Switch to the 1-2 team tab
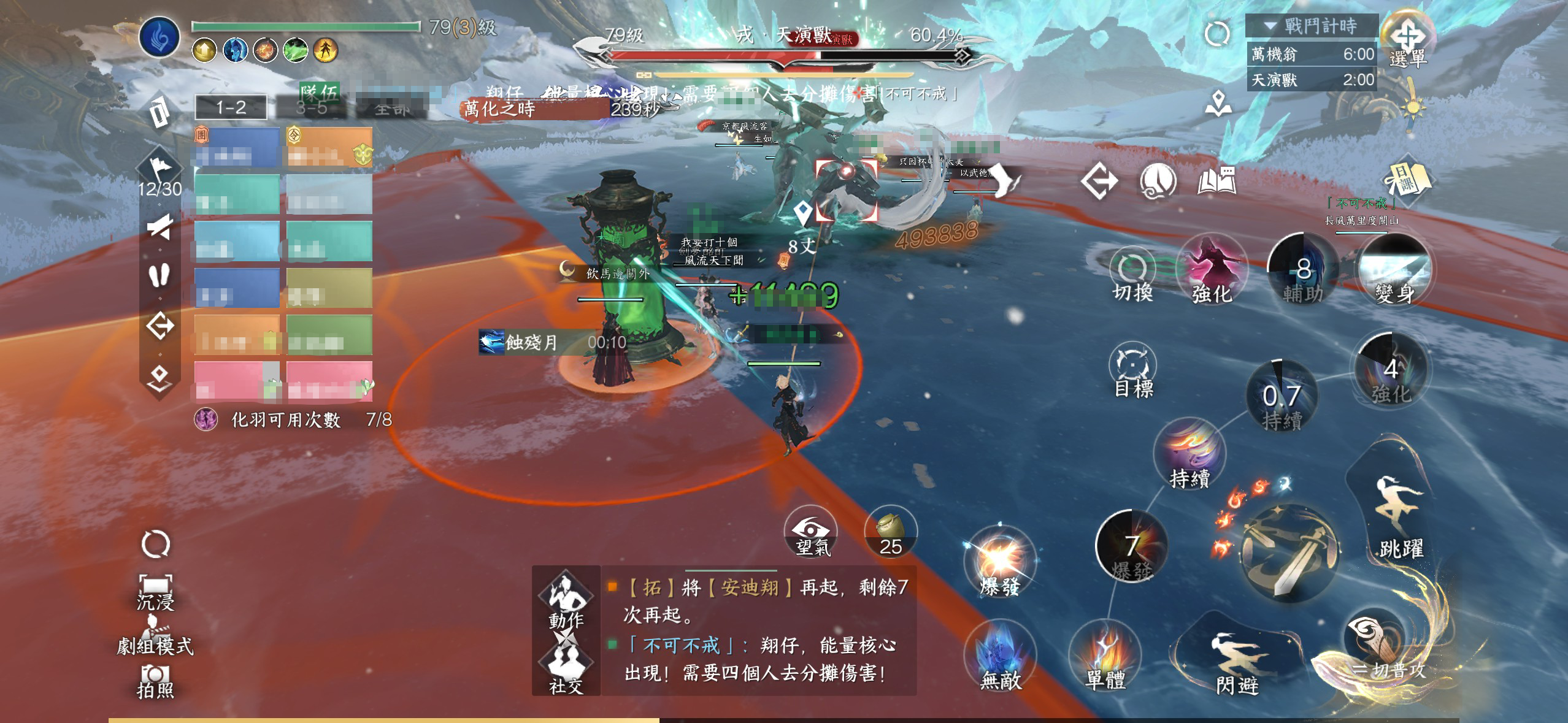This screenshot has height=723, width=1568. [231, 108]
